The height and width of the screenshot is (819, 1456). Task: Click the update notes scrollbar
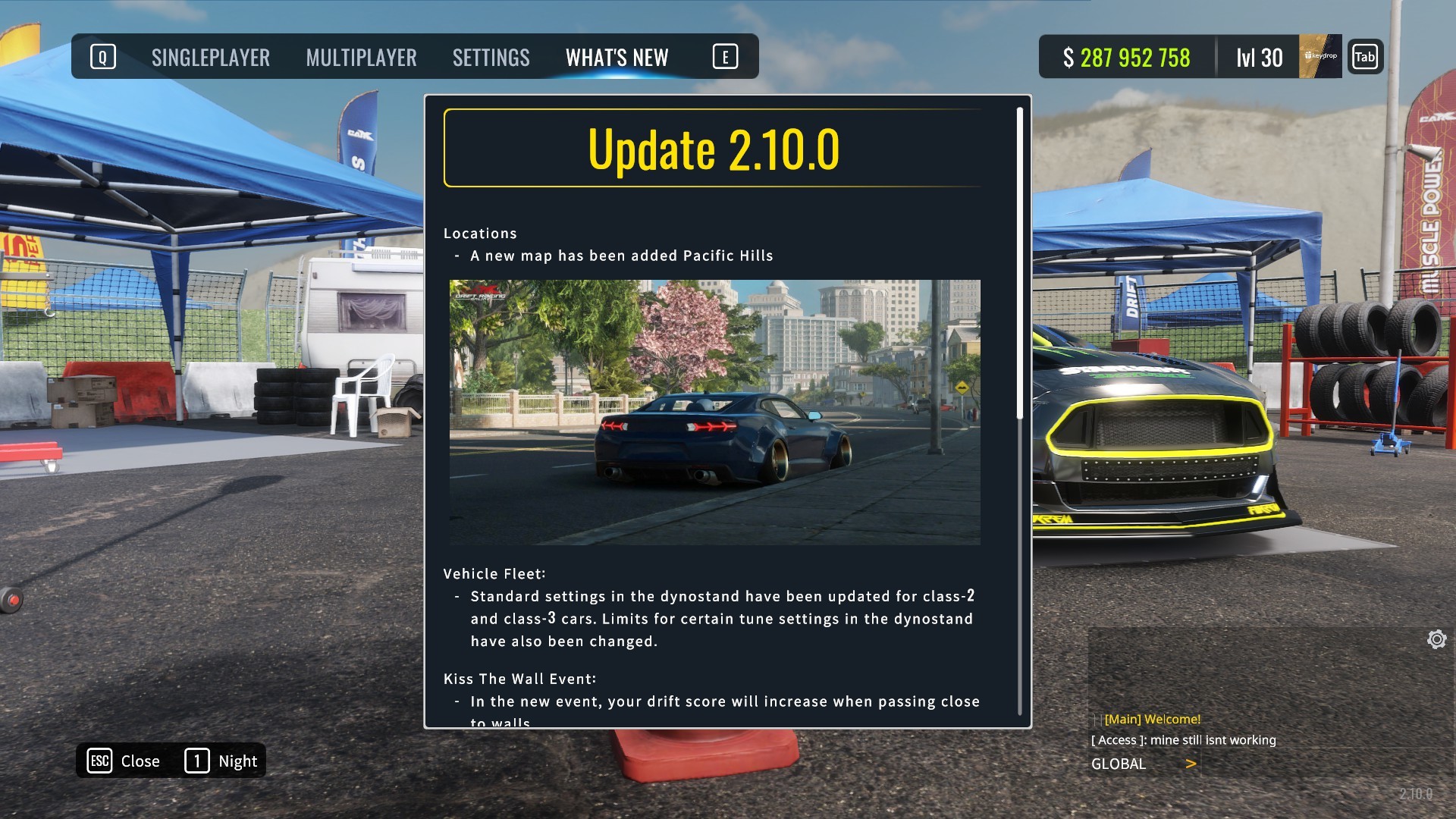coord(1020,263)
